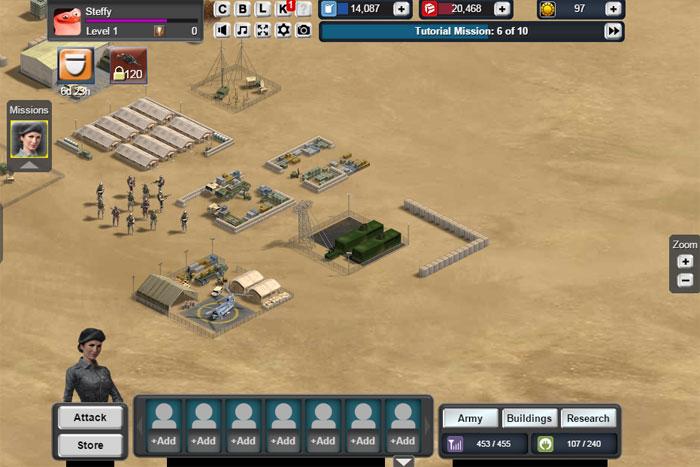Open the settings gear

[x=283, y=30]
